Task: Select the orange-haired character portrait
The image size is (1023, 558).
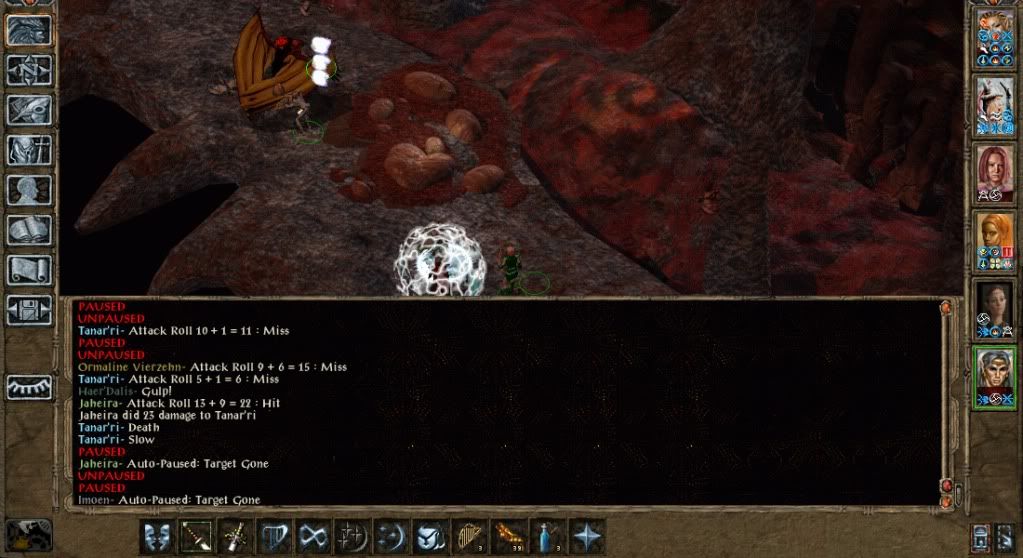Action: (x=995, y=240)
